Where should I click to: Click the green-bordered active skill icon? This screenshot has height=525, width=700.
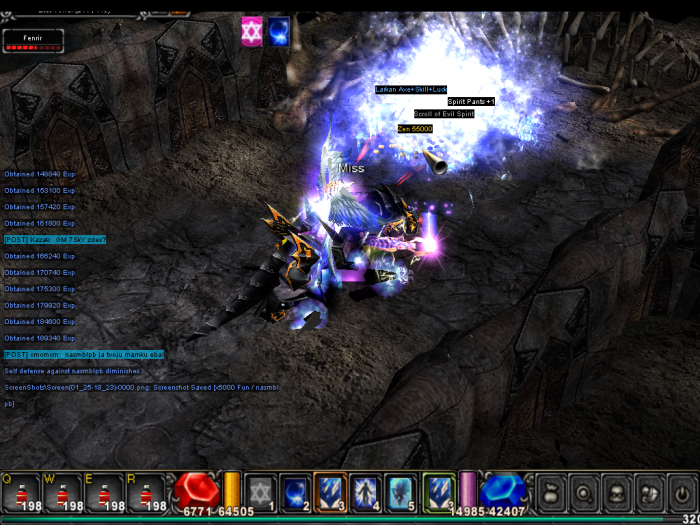(x=438, y=490)
